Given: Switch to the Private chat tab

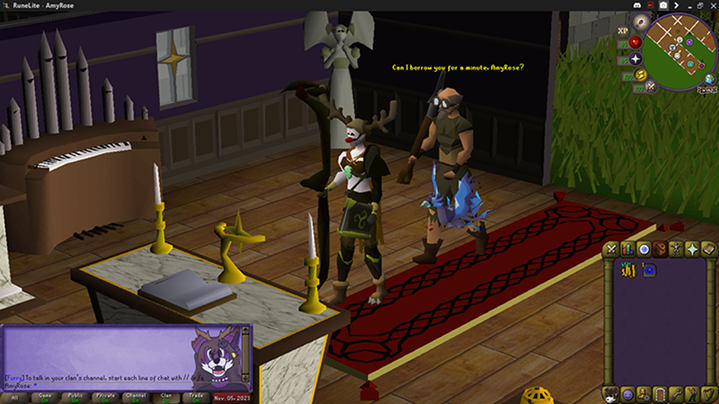Looking at the screenshot, I should [x=105, y=396].
